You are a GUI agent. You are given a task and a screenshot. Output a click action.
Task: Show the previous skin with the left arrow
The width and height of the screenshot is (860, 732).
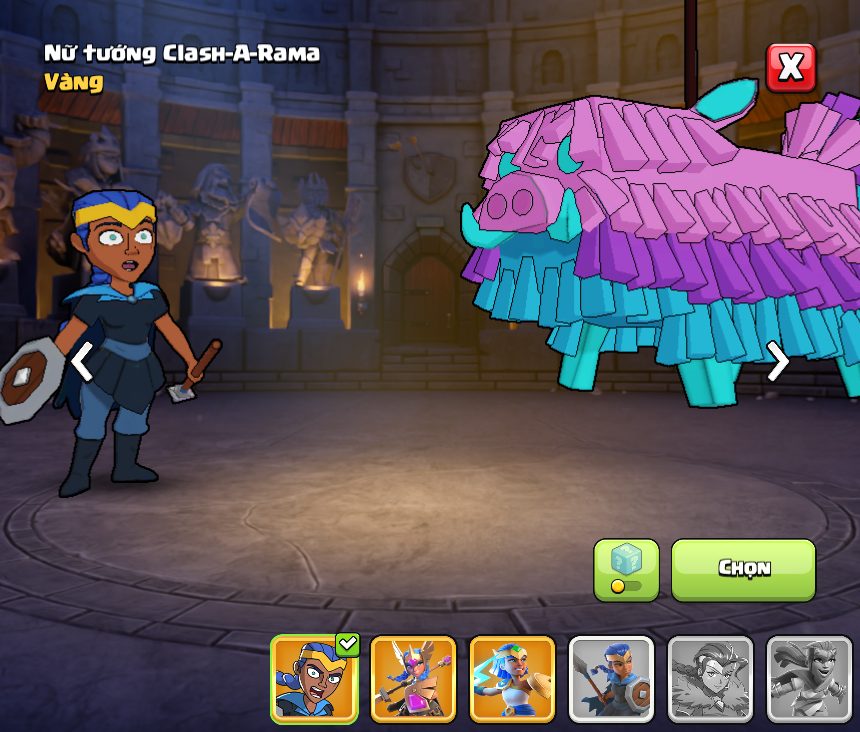pos(83,361)
